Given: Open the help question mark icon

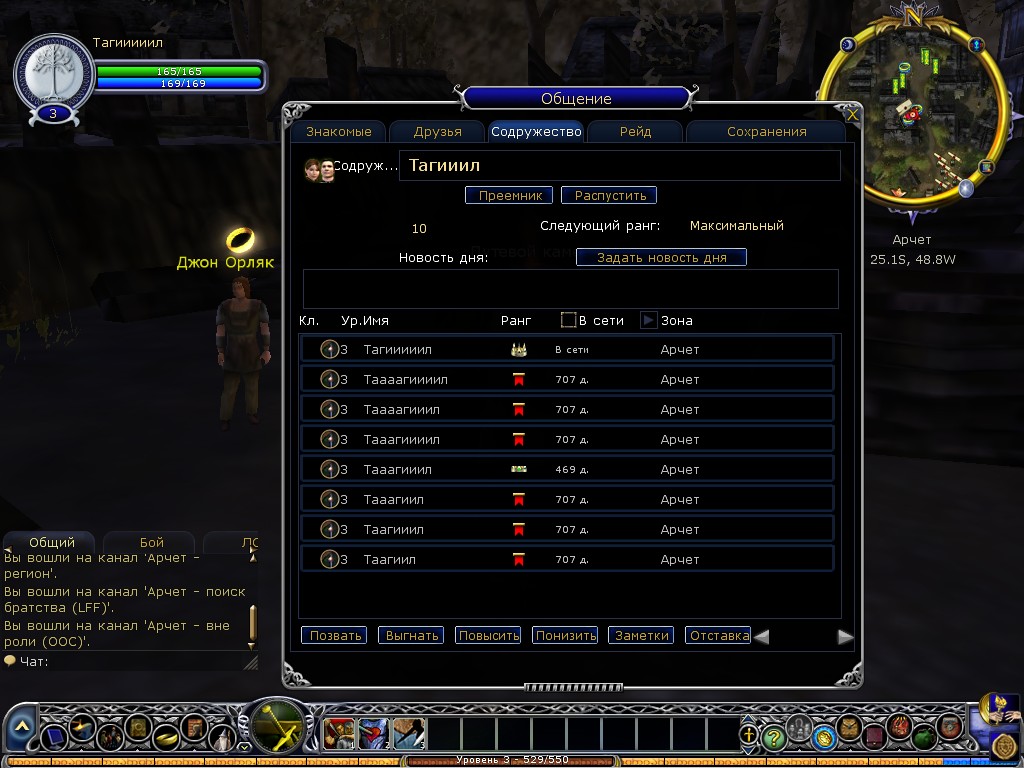Looking at the screenshot, I should tap(772, 738).
